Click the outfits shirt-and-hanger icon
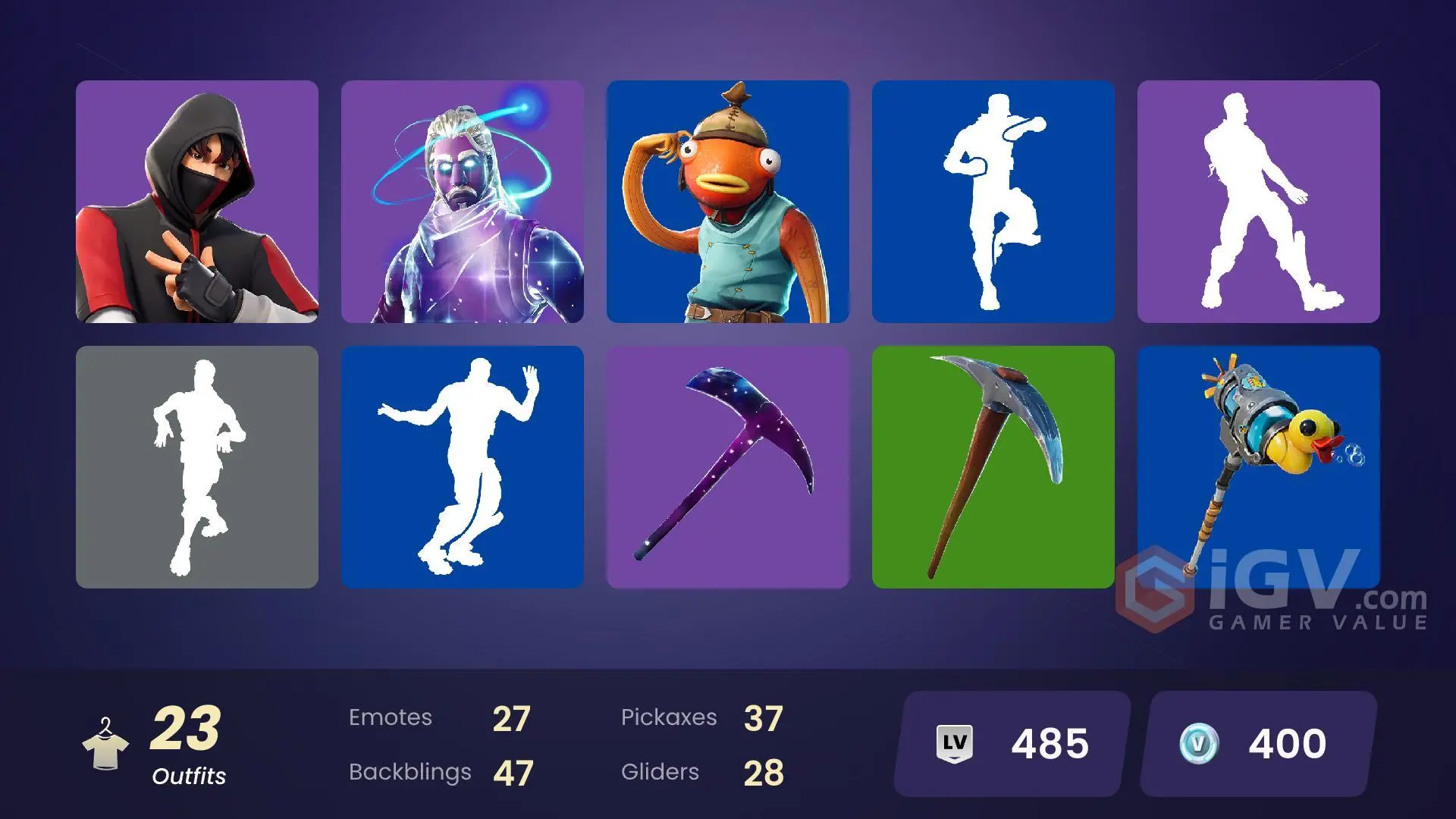 106,743
